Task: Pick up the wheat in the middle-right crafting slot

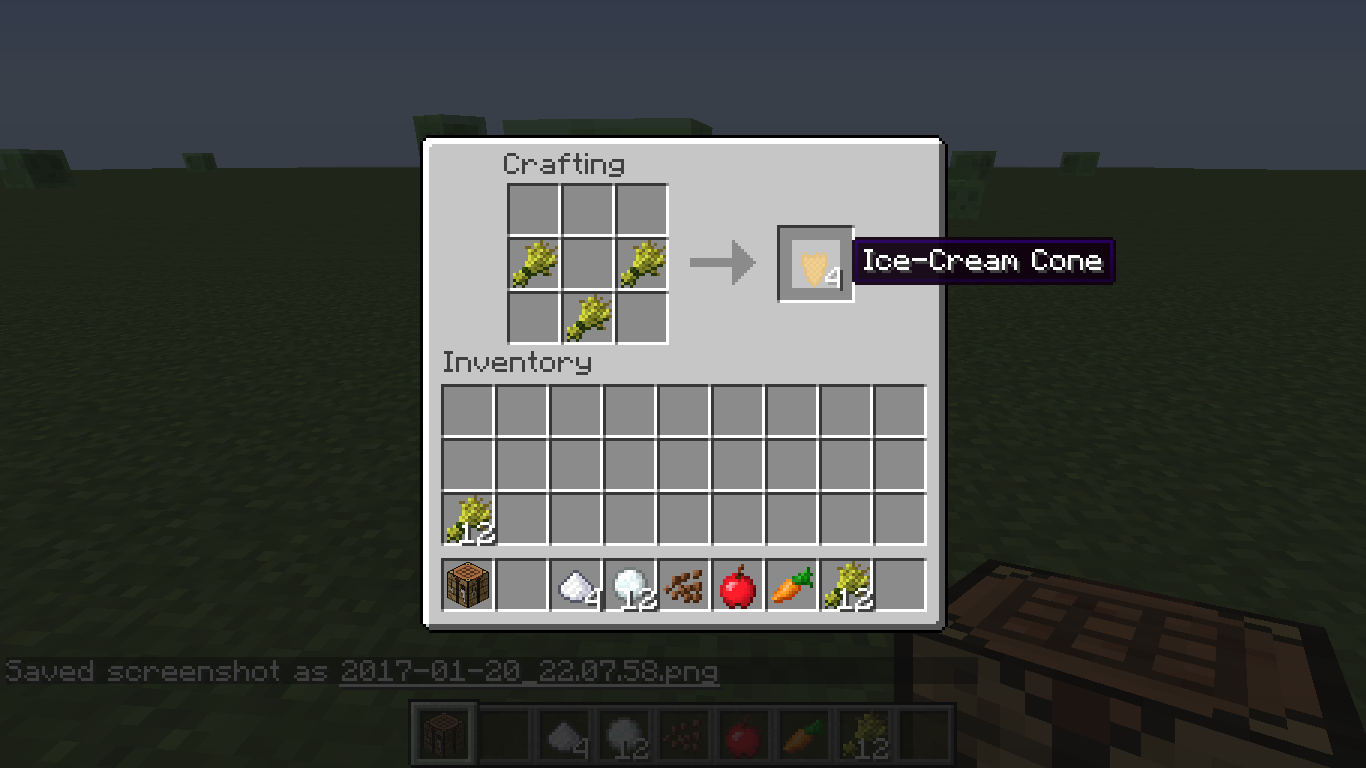Action: tap(641, 262)
